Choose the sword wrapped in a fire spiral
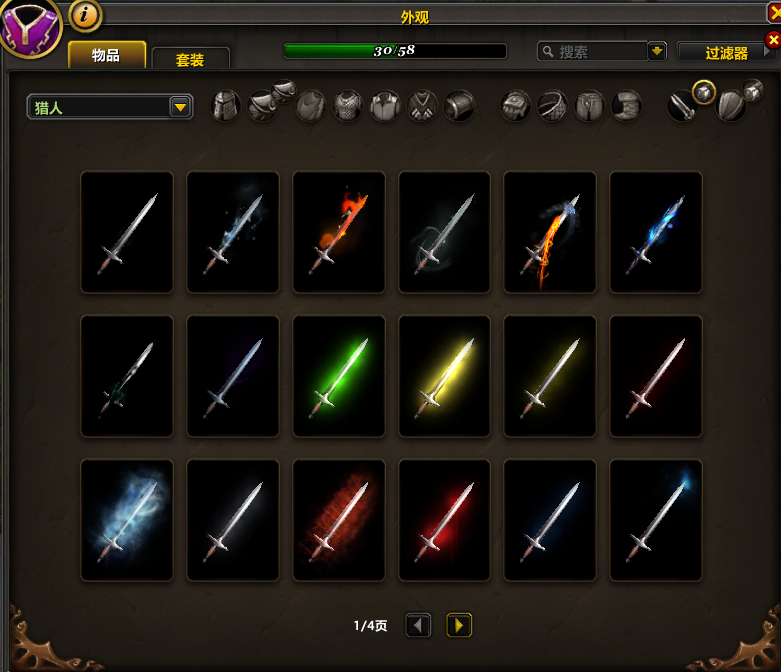The height and width of the screenshot is (672, 781). (551, 233)
